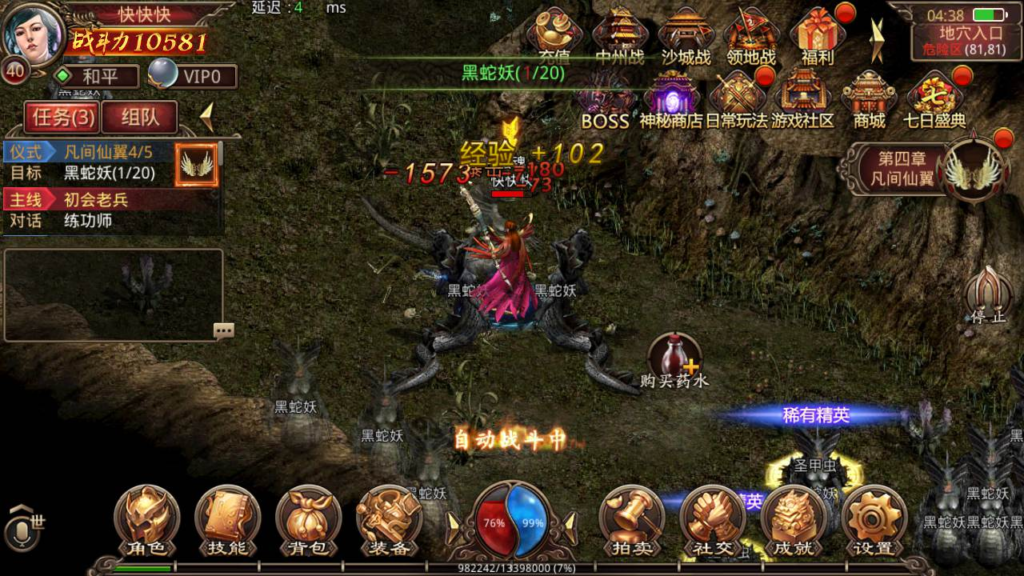Open the 第四章 凡间仙翼 chapter panel
The width and height of the screenshot is (1024, 576).
pyautogui.click(x=925, y=170)
